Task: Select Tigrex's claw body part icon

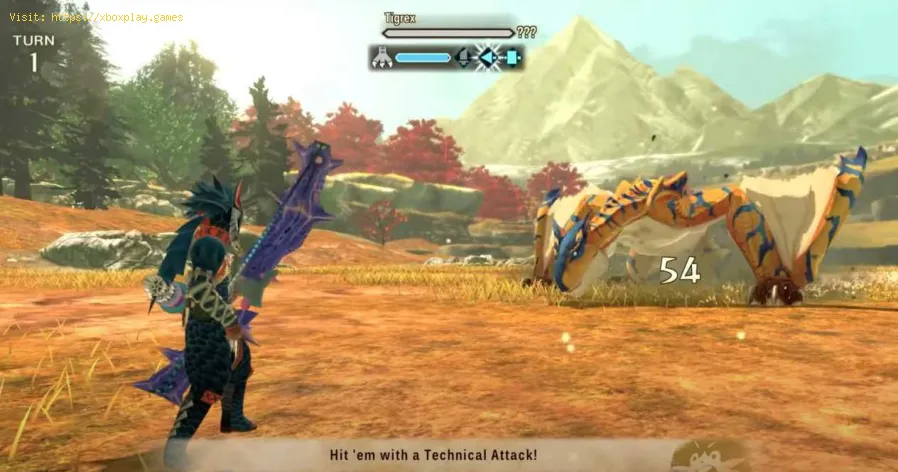Action: [x=380, y=58]
